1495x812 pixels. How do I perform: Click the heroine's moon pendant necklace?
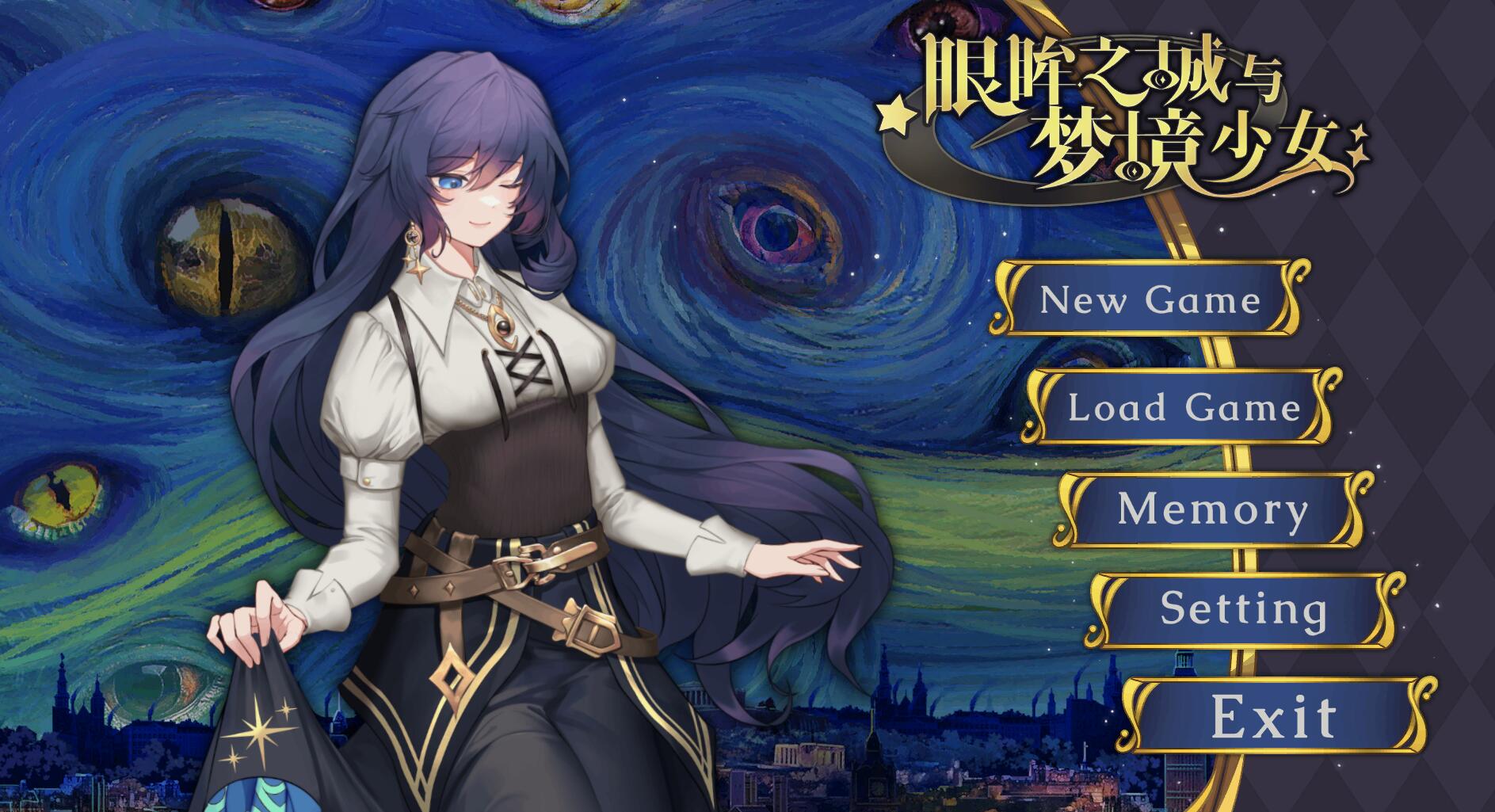click(505, 326)
